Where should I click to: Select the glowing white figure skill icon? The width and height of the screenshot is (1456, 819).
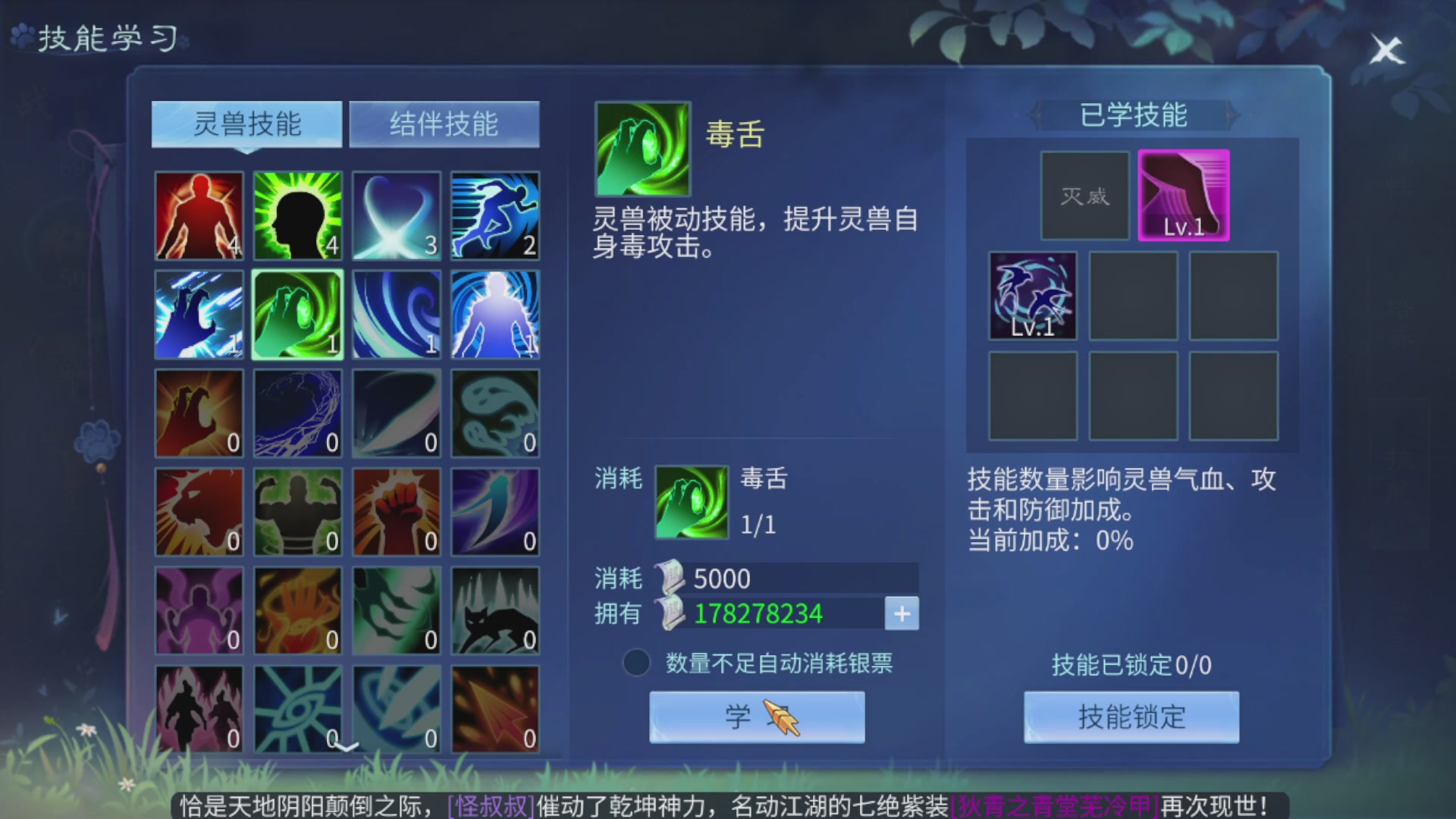[494, 315]
